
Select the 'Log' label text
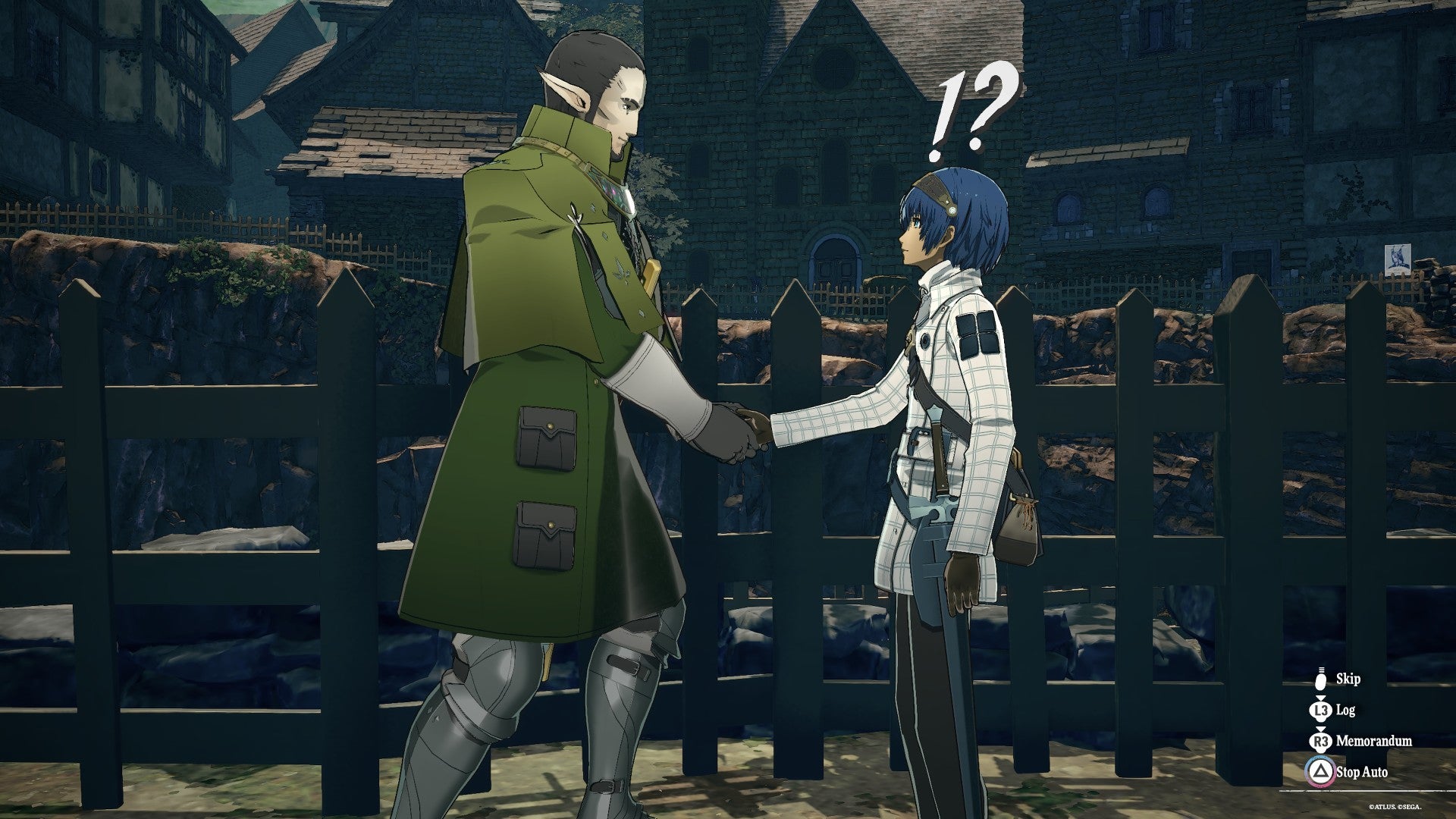click(x=1345, y=709)
